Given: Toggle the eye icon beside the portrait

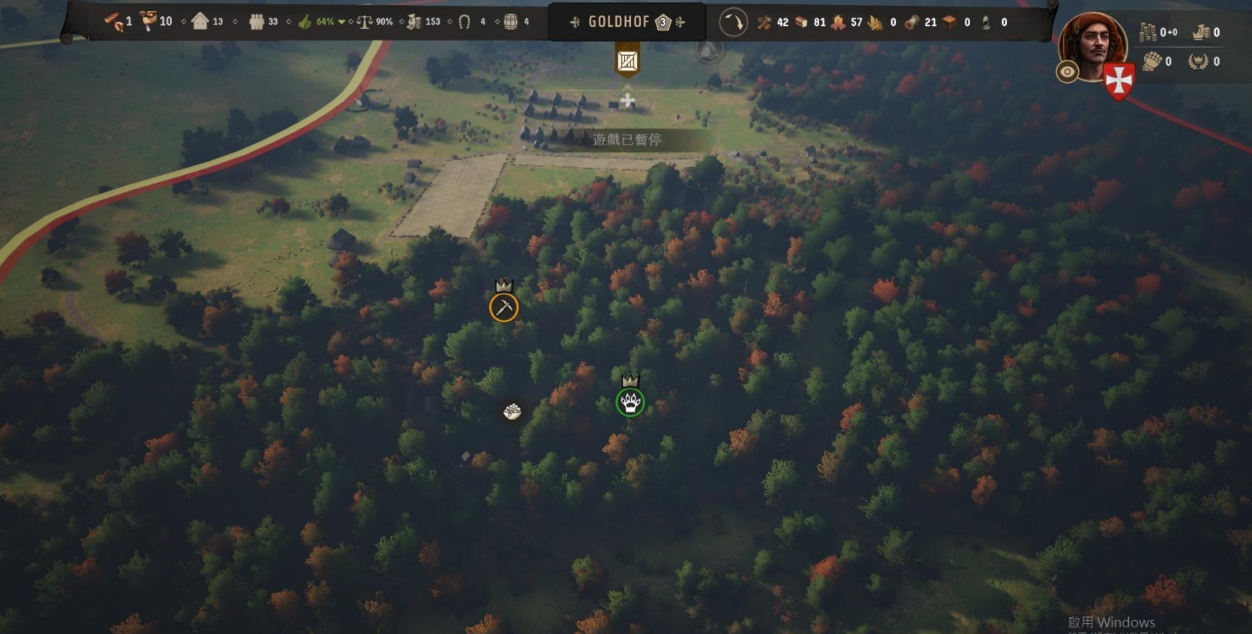Looking at the screenshot, I should pyautogui.click(x=1067, y=72).
